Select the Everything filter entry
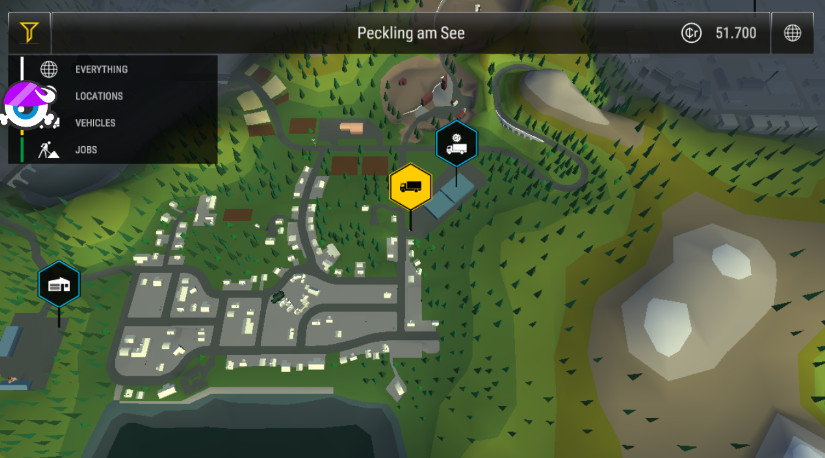The image size is (825, 458). 100,70
